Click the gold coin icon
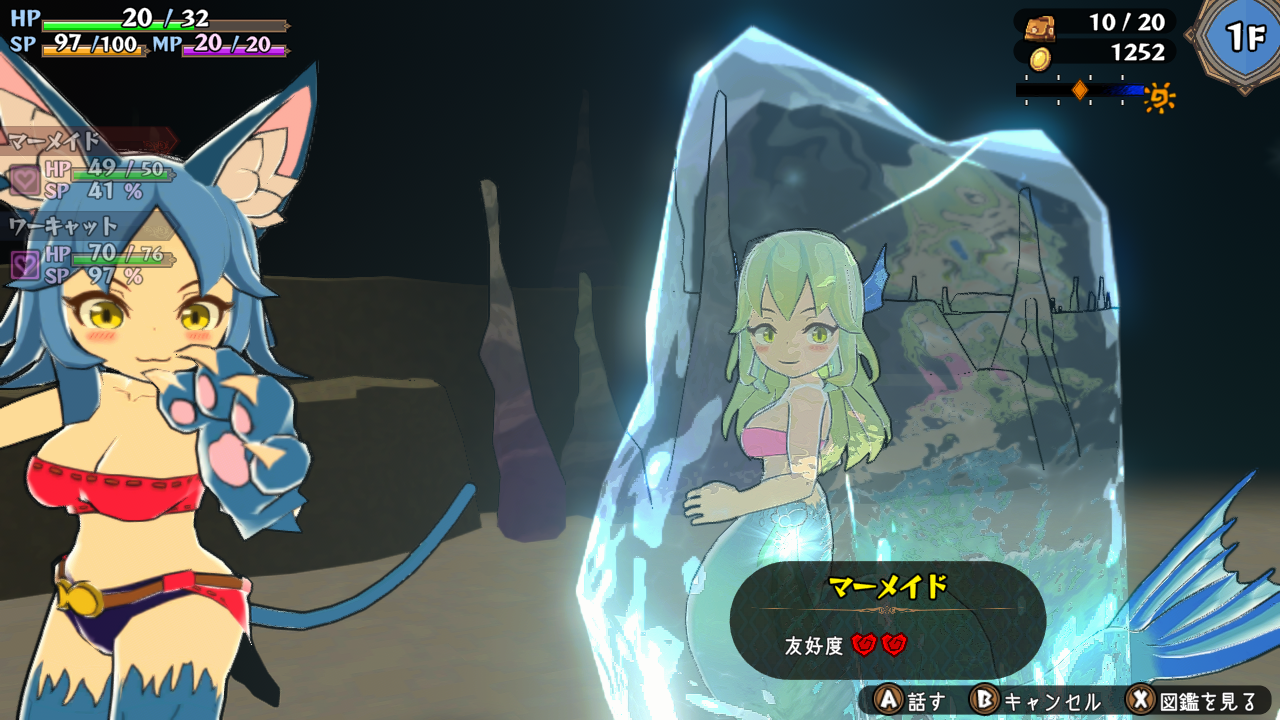Image resolution: width=1280 pixels, height=720 pixels. pos(1041,57)
